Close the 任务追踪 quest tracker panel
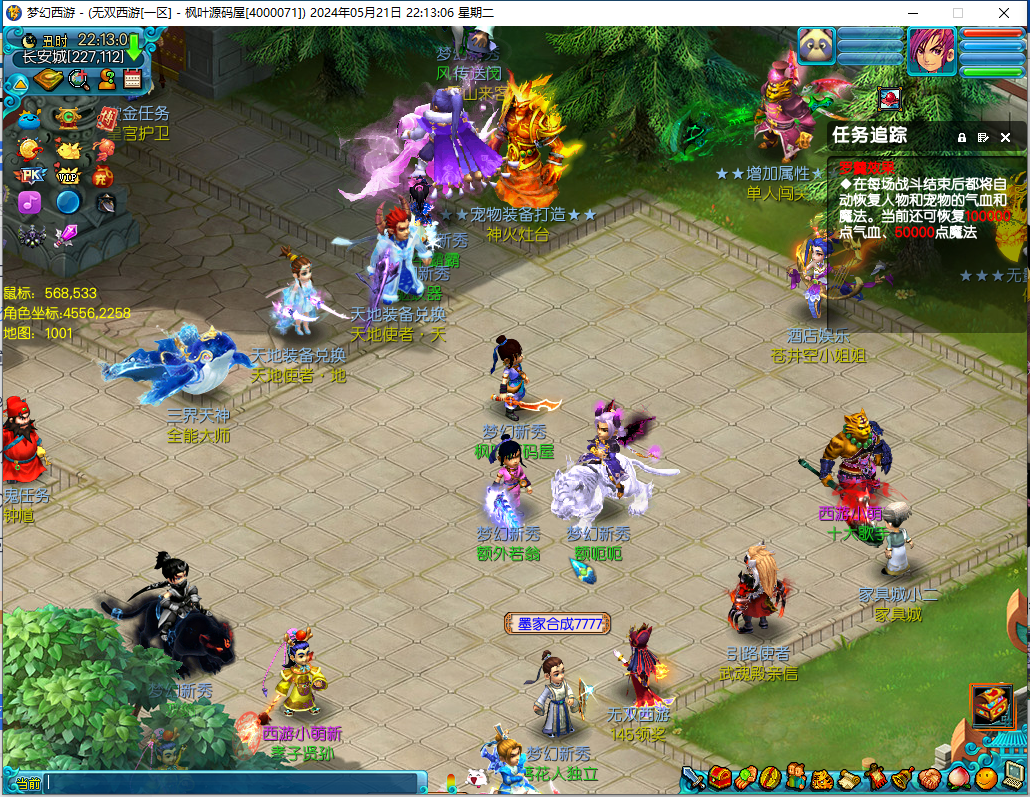This screenshot has width=1030, height=797. point(1006,137)
